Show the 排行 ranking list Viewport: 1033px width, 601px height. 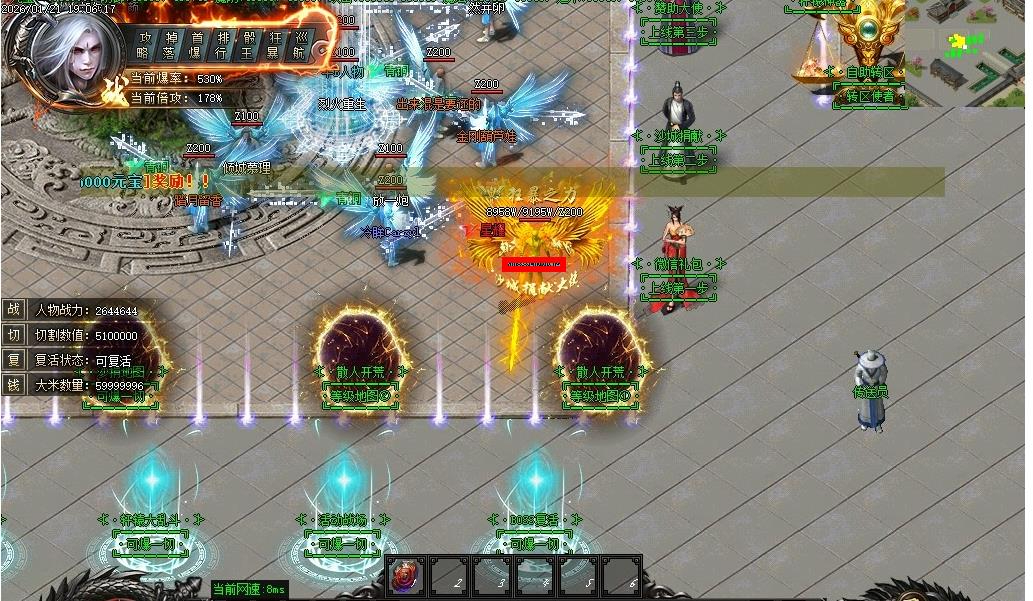pos(222,45)
